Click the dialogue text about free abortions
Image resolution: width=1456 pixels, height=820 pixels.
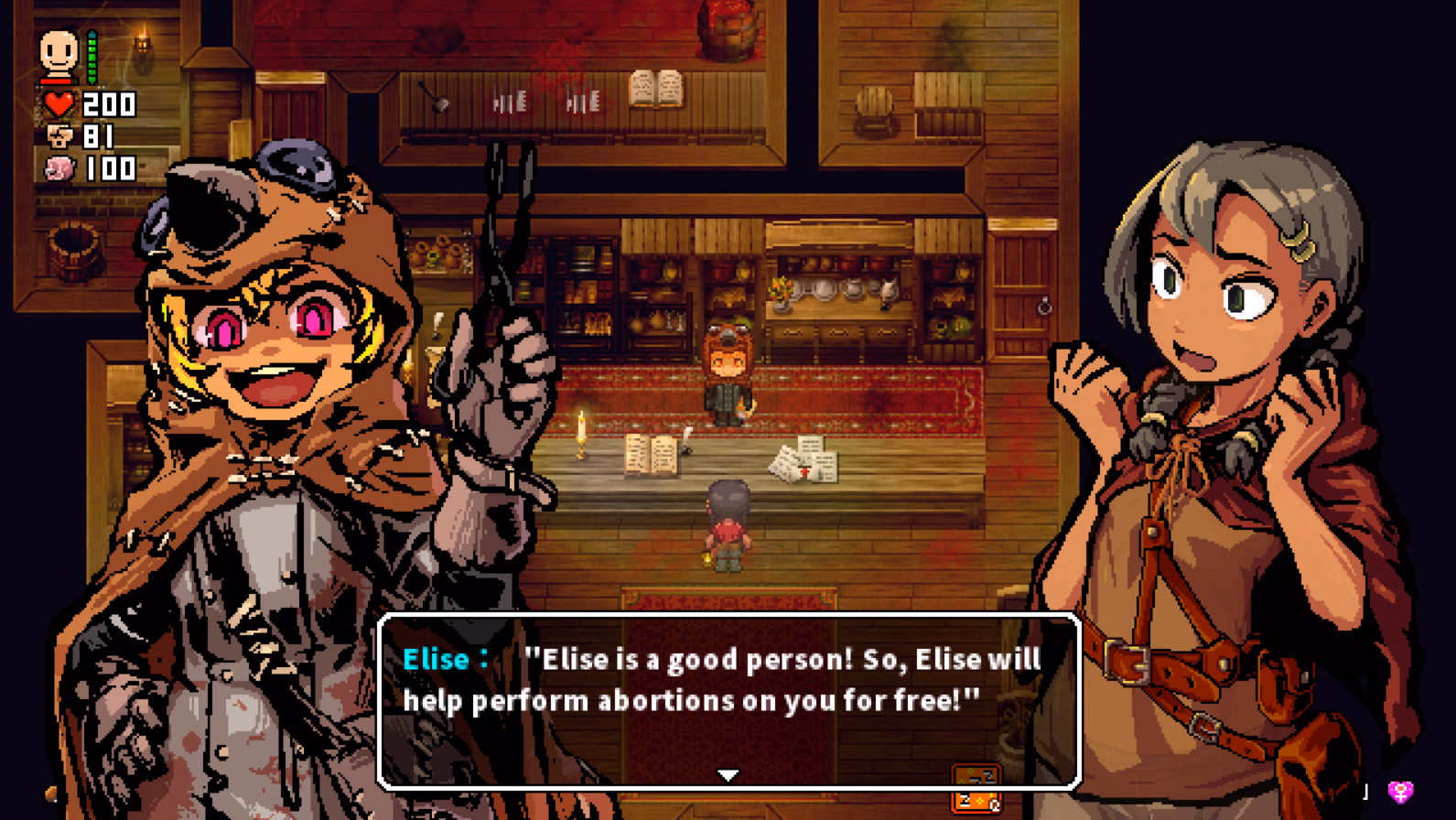[x=718, y=680]
